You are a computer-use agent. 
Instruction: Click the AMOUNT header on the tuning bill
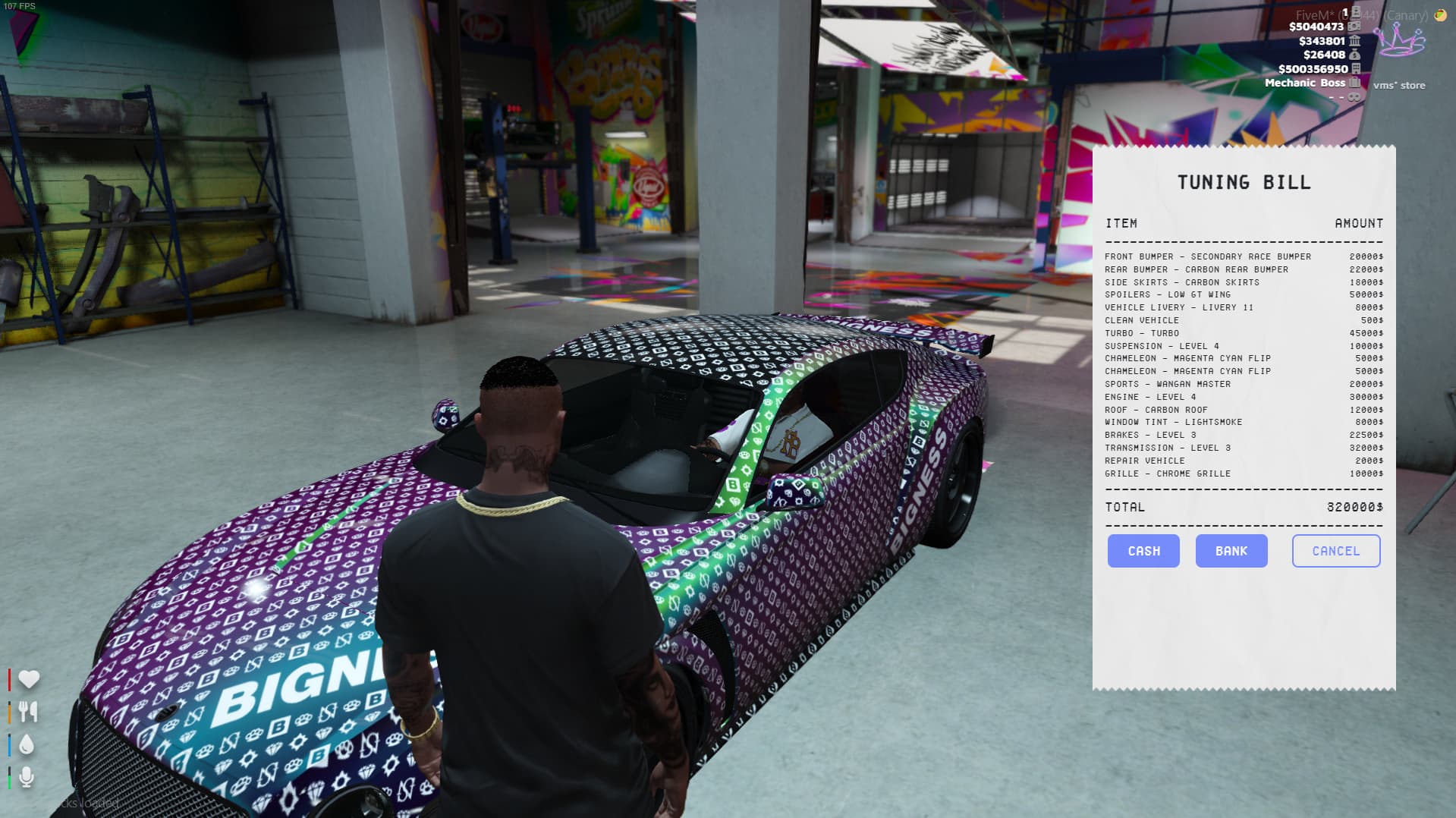pyautogui.click(x=1360, y=223)
